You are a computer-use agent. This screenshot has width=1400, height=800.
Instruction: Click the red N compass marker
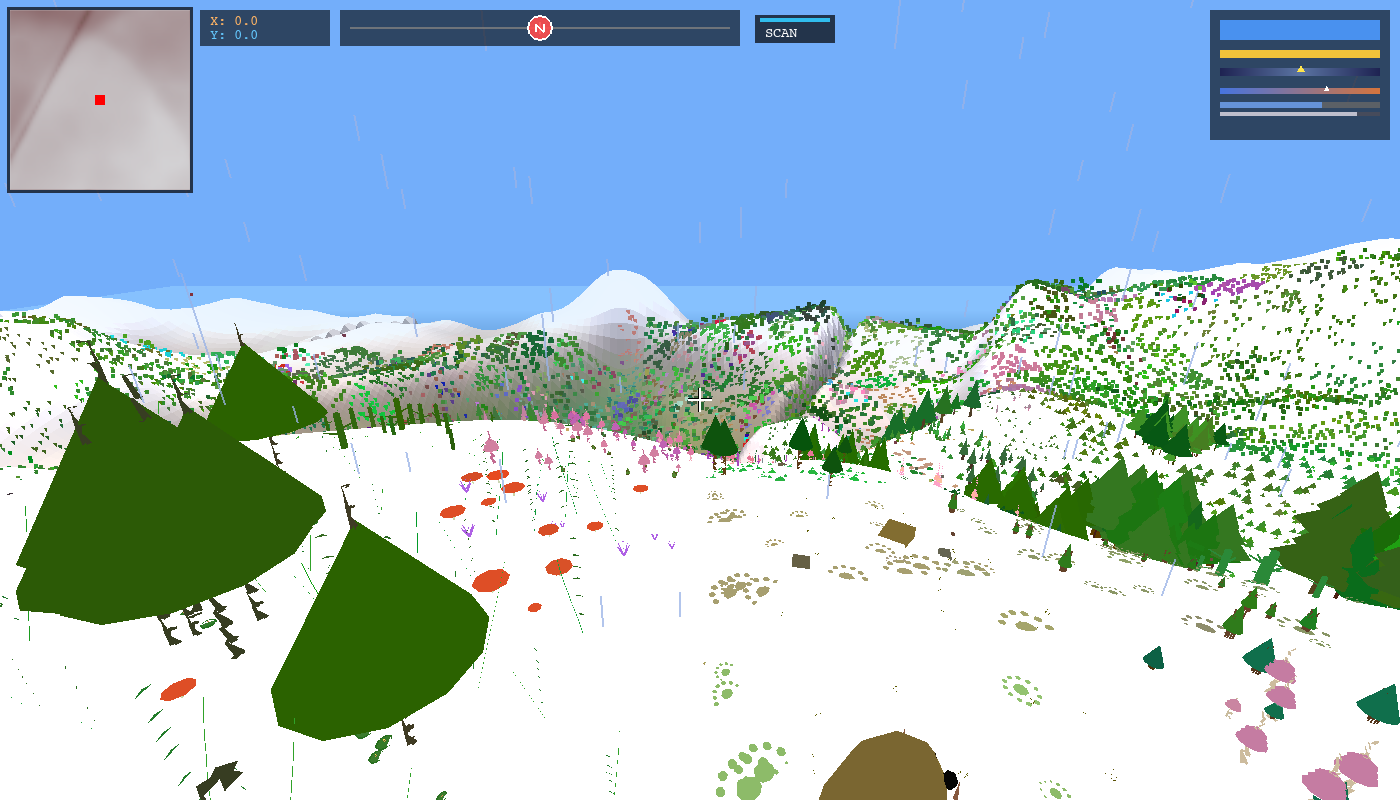tap(540, 28)
